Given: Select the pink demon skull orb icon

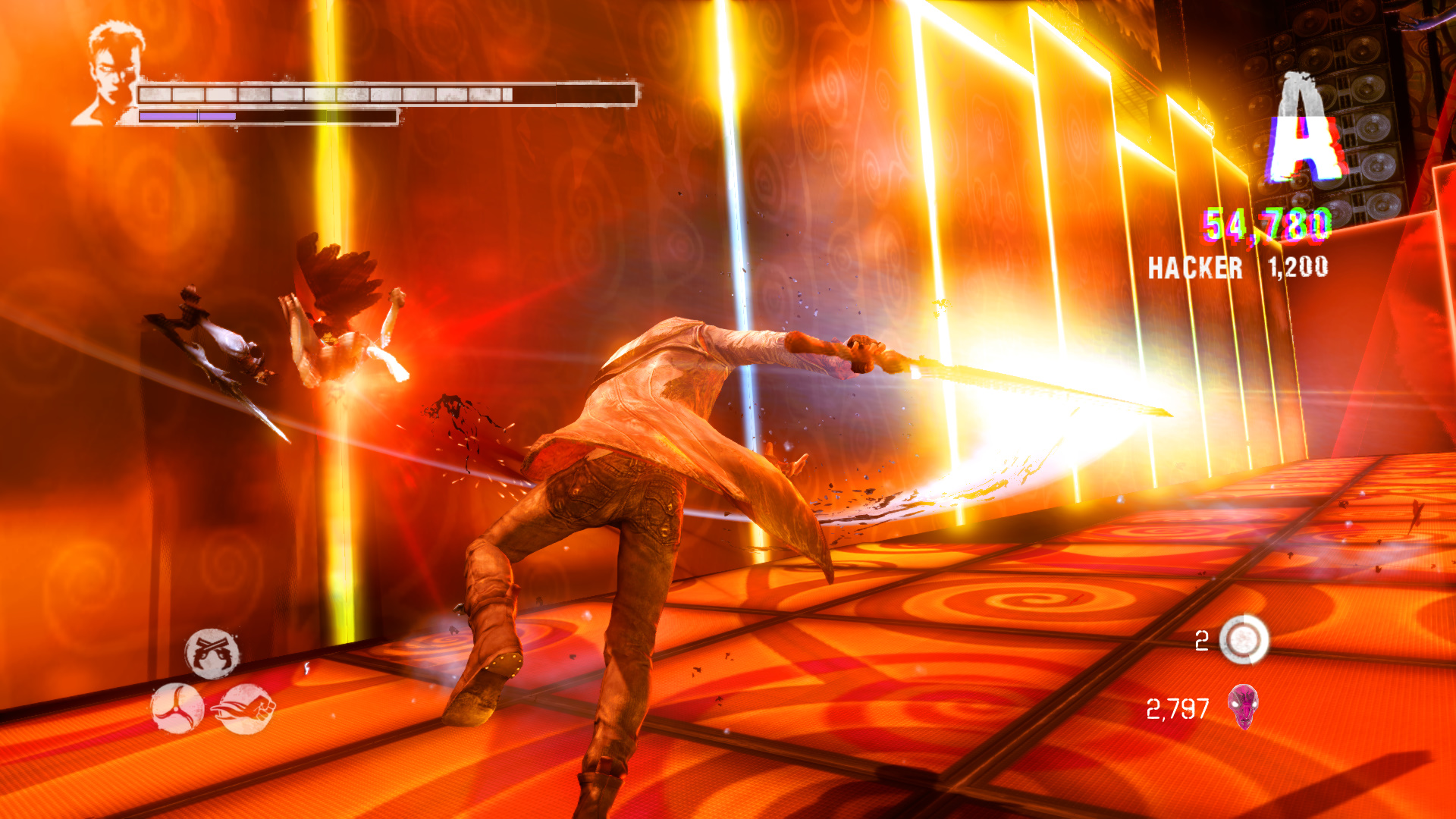Looking at the screenshot, I should tap(1243, 707).
